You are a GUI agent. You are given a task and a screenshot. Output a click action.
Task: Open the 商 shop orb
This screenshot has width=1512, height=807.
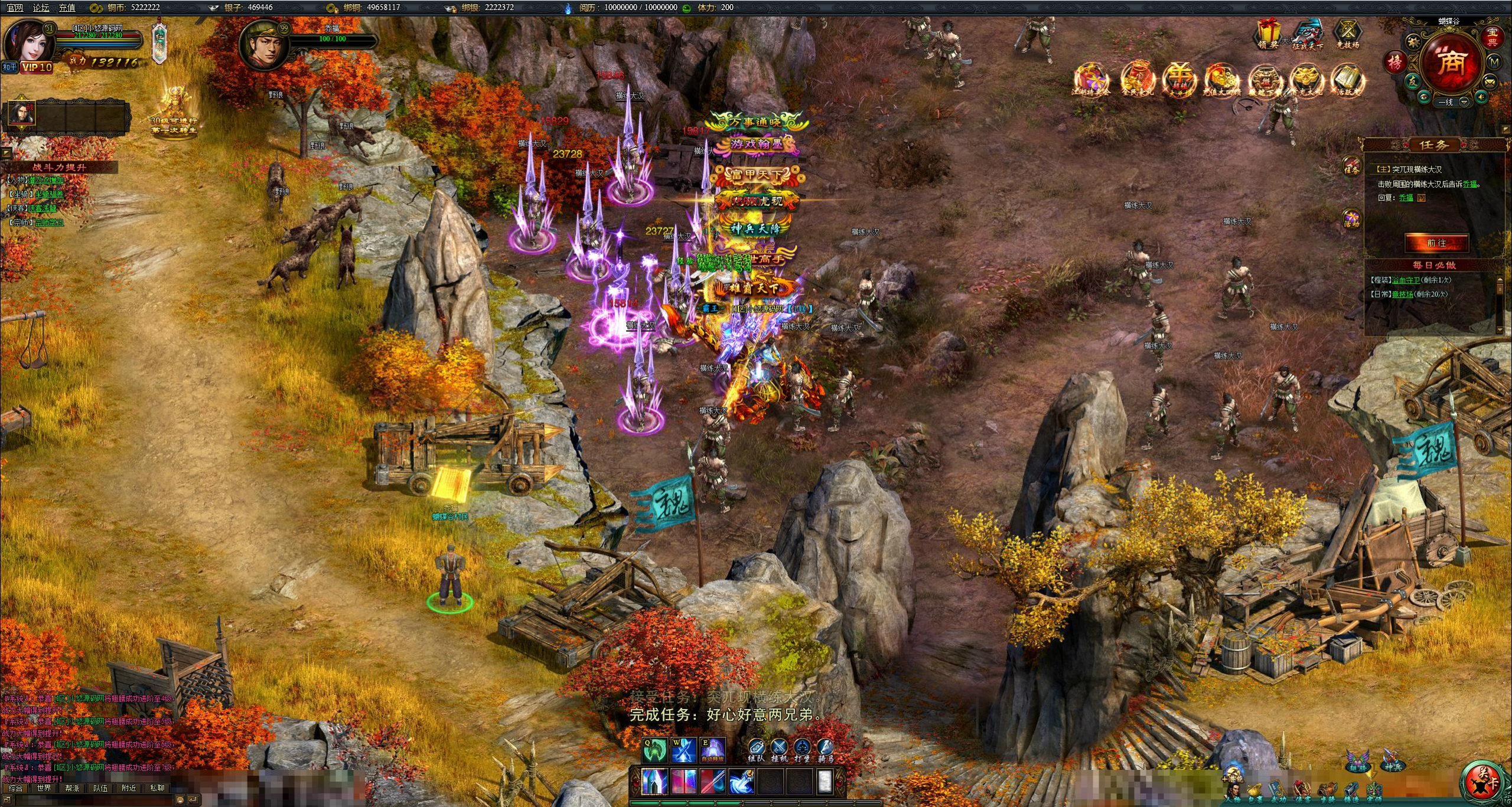(x=1451, y=64)
